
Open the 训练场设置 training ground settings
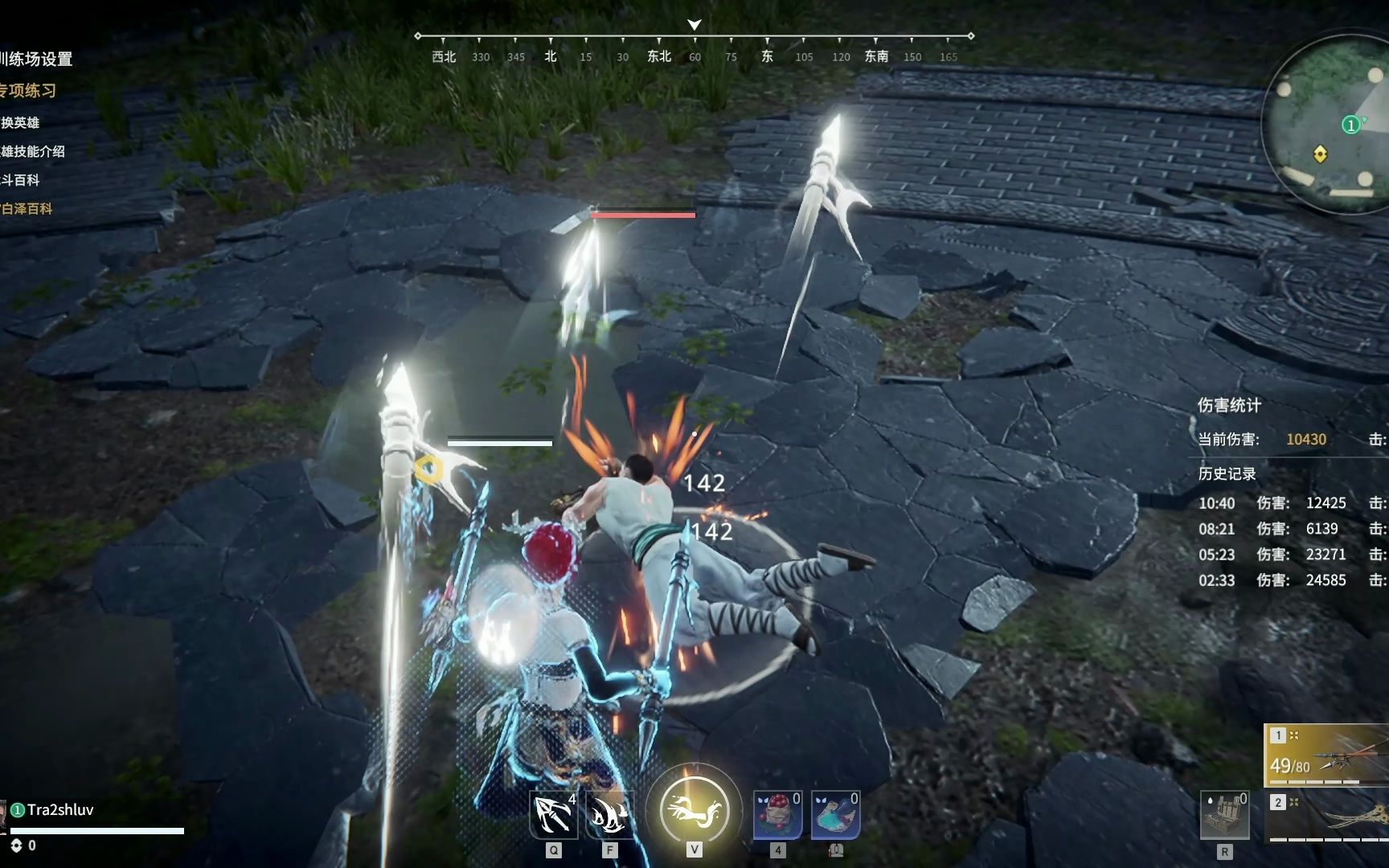click(x=36, y=59)
